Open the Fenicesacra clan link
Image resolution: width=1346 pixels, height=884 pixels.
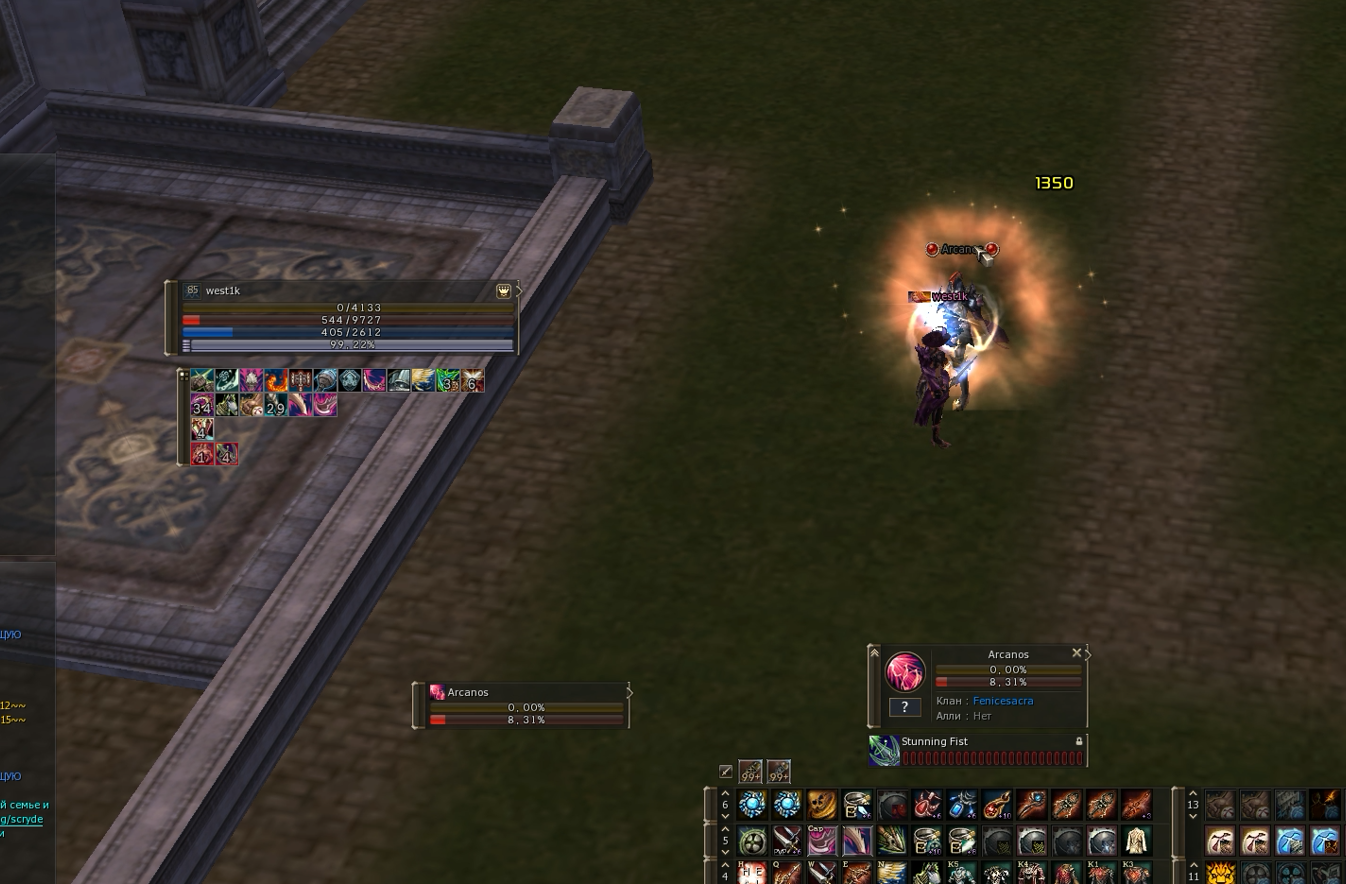pos(1003,701)
